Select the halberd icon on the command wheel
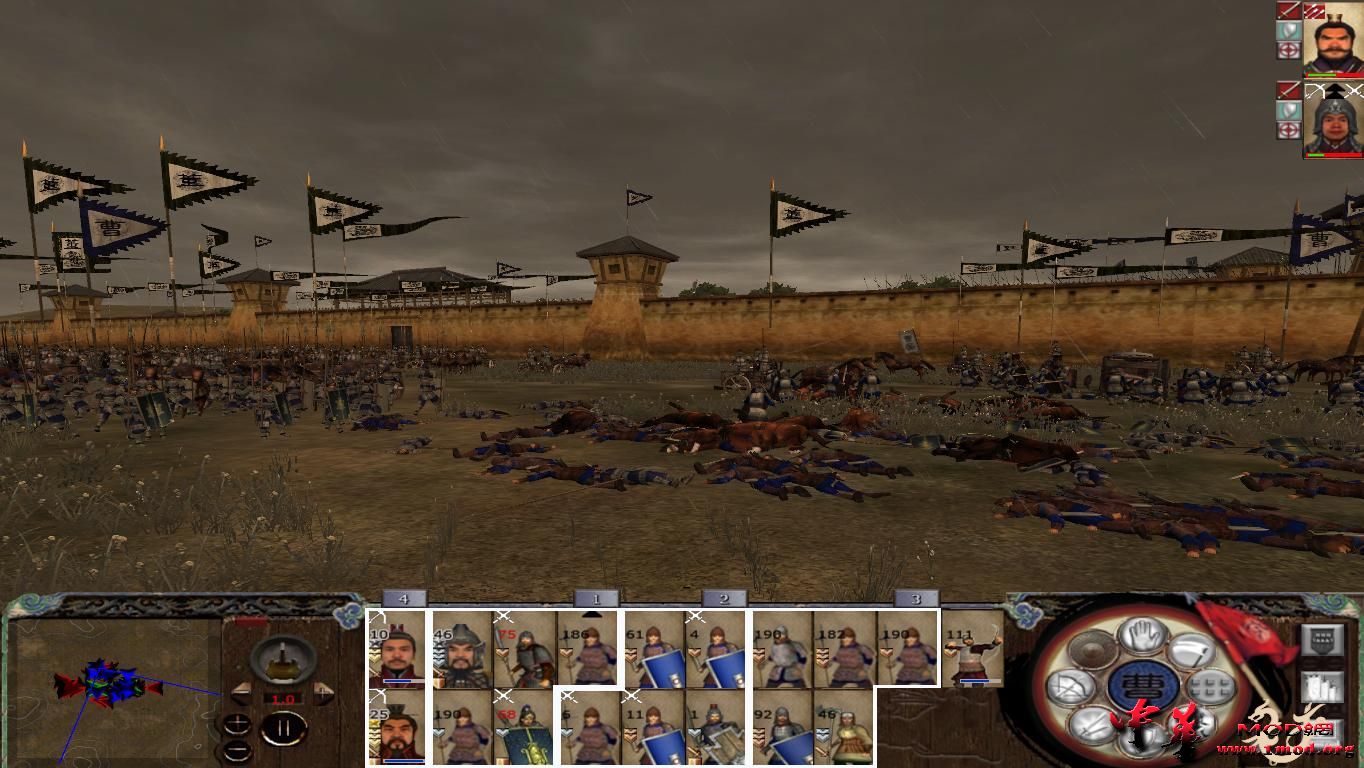This screenshot has height=768, width=1364. pyautogui.click(x=1192, y=651)
